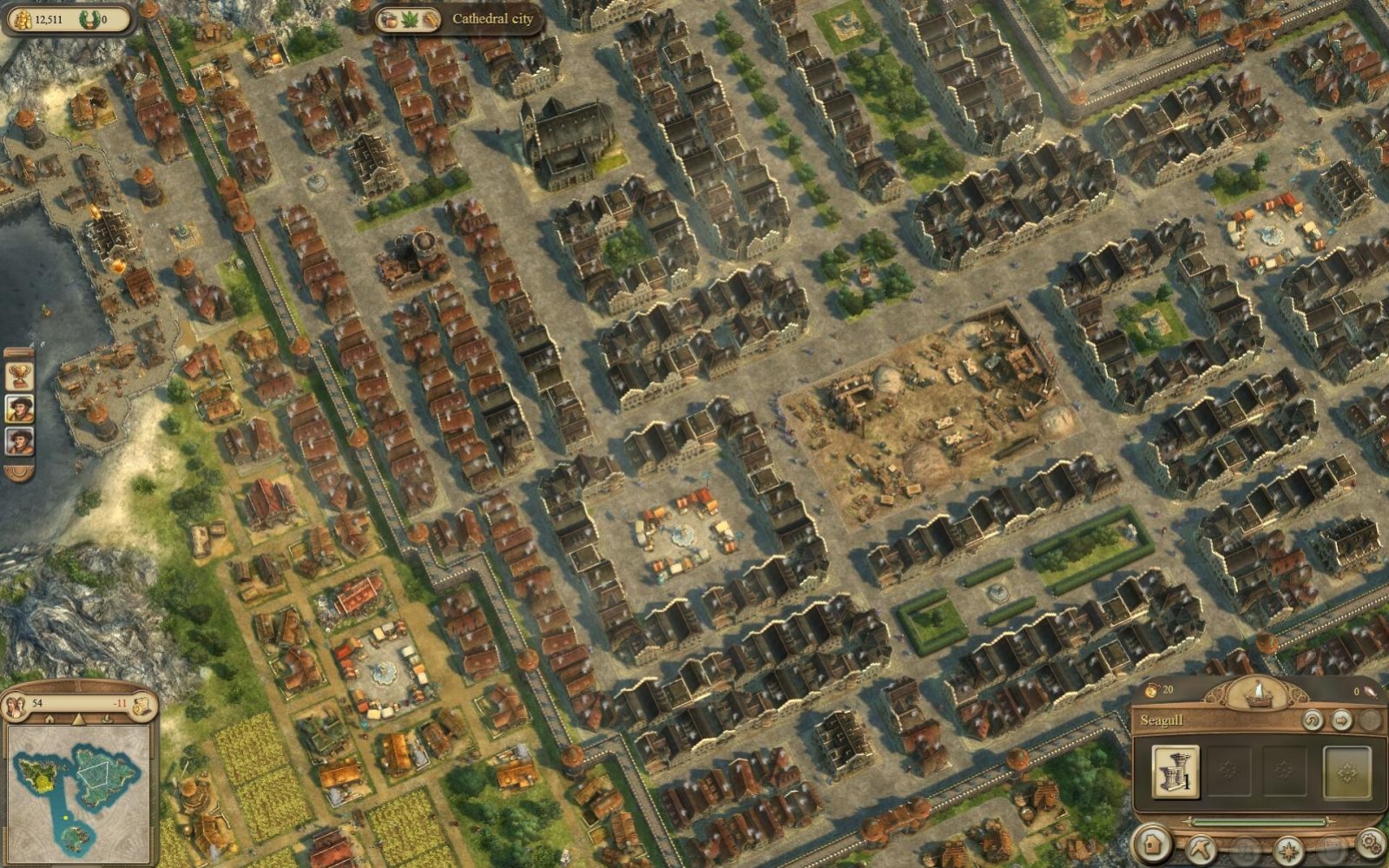1389x868 pixels.
Task: Select the pickaxe demolish tool
Action: pos(1202,849)
